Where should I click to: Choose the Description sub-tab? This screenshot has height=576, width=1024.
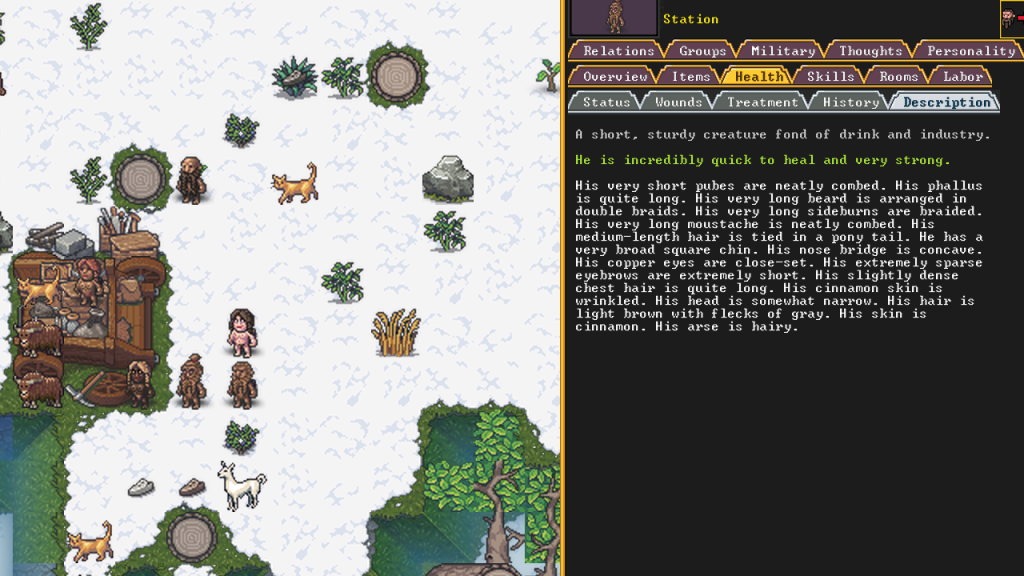point(945,102)
